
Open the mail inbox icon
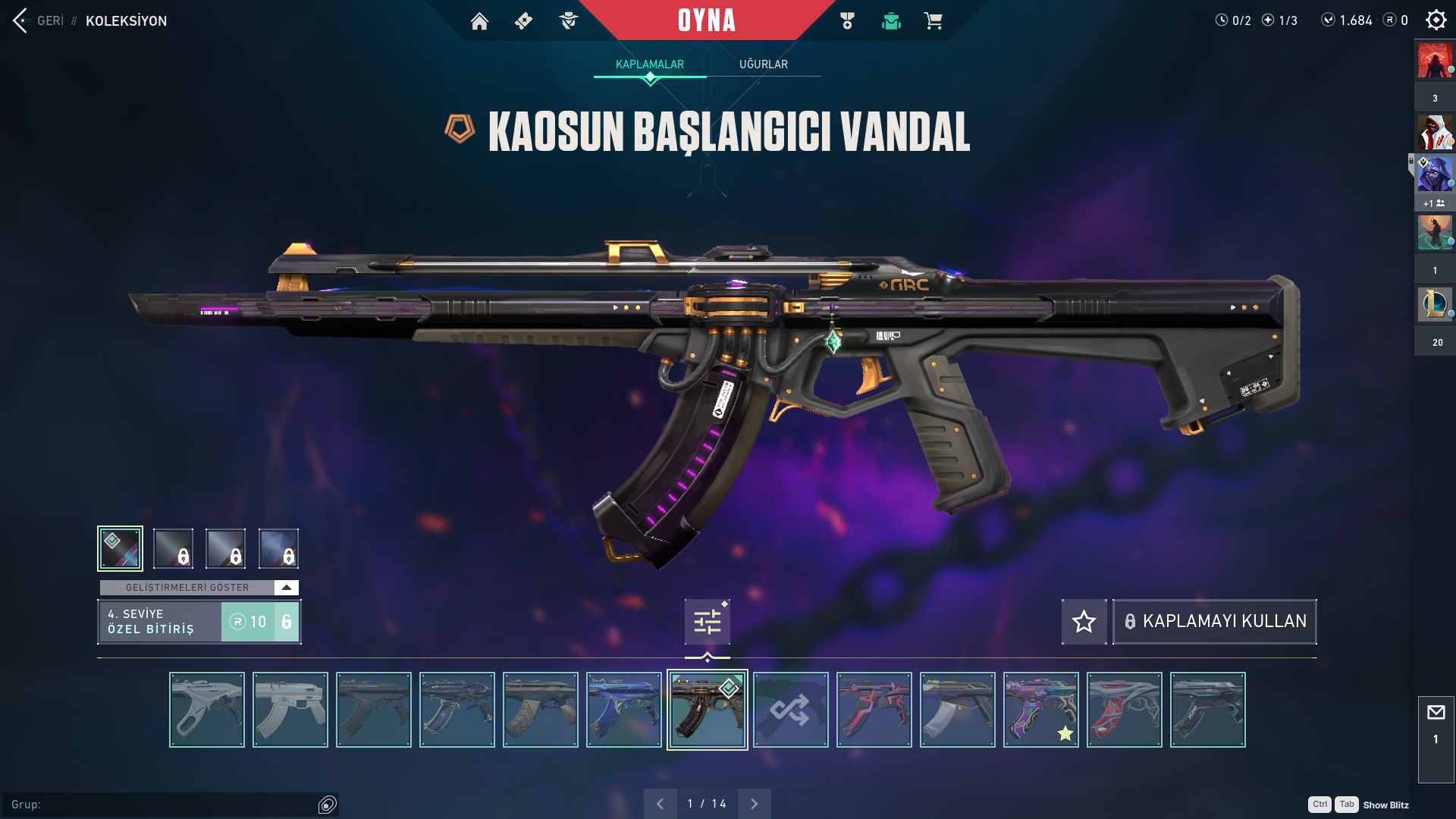[x=1436, y=713]
